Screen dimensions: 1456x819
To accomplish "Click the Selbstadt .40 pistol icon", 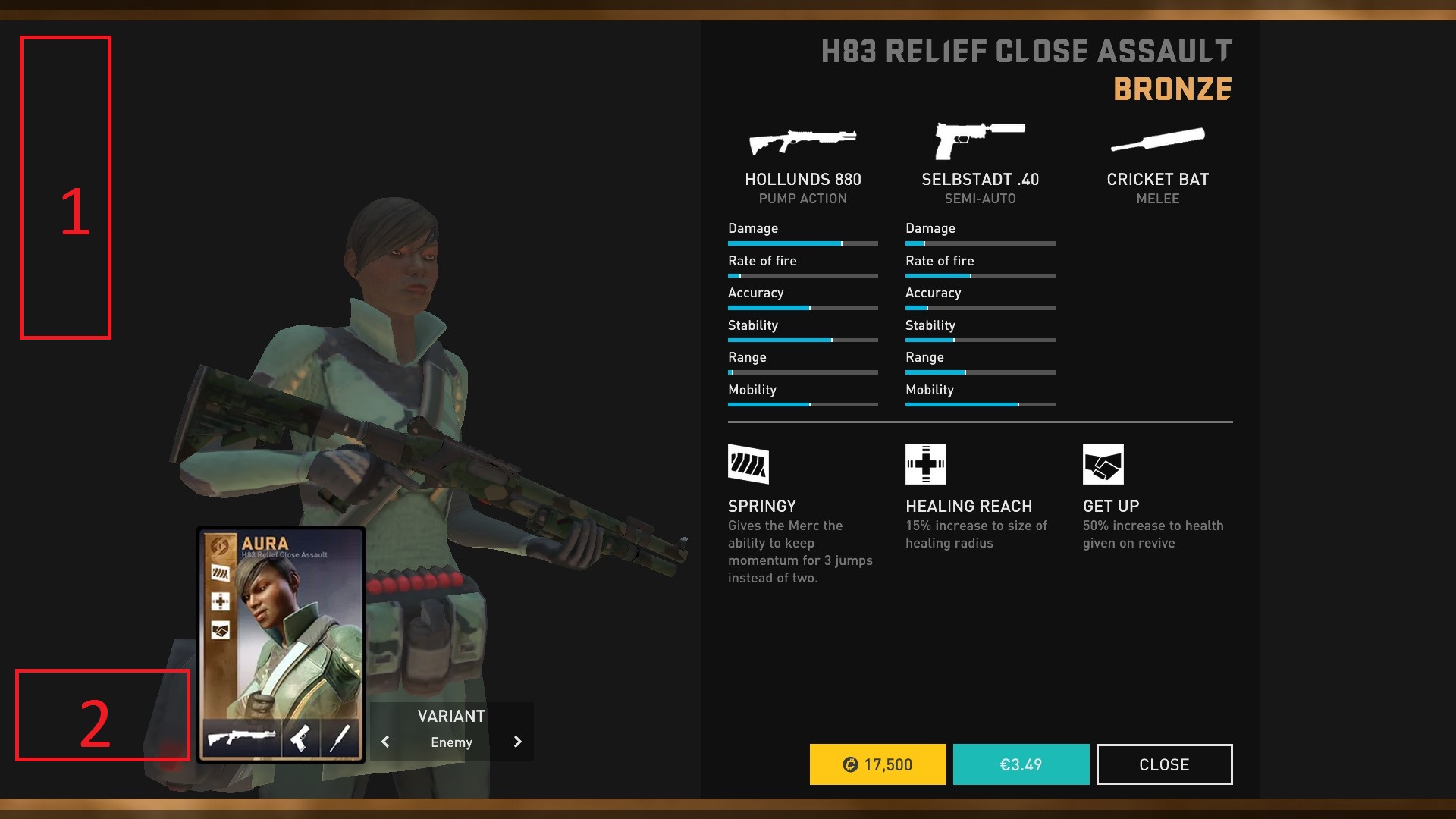I will point(979,140).
